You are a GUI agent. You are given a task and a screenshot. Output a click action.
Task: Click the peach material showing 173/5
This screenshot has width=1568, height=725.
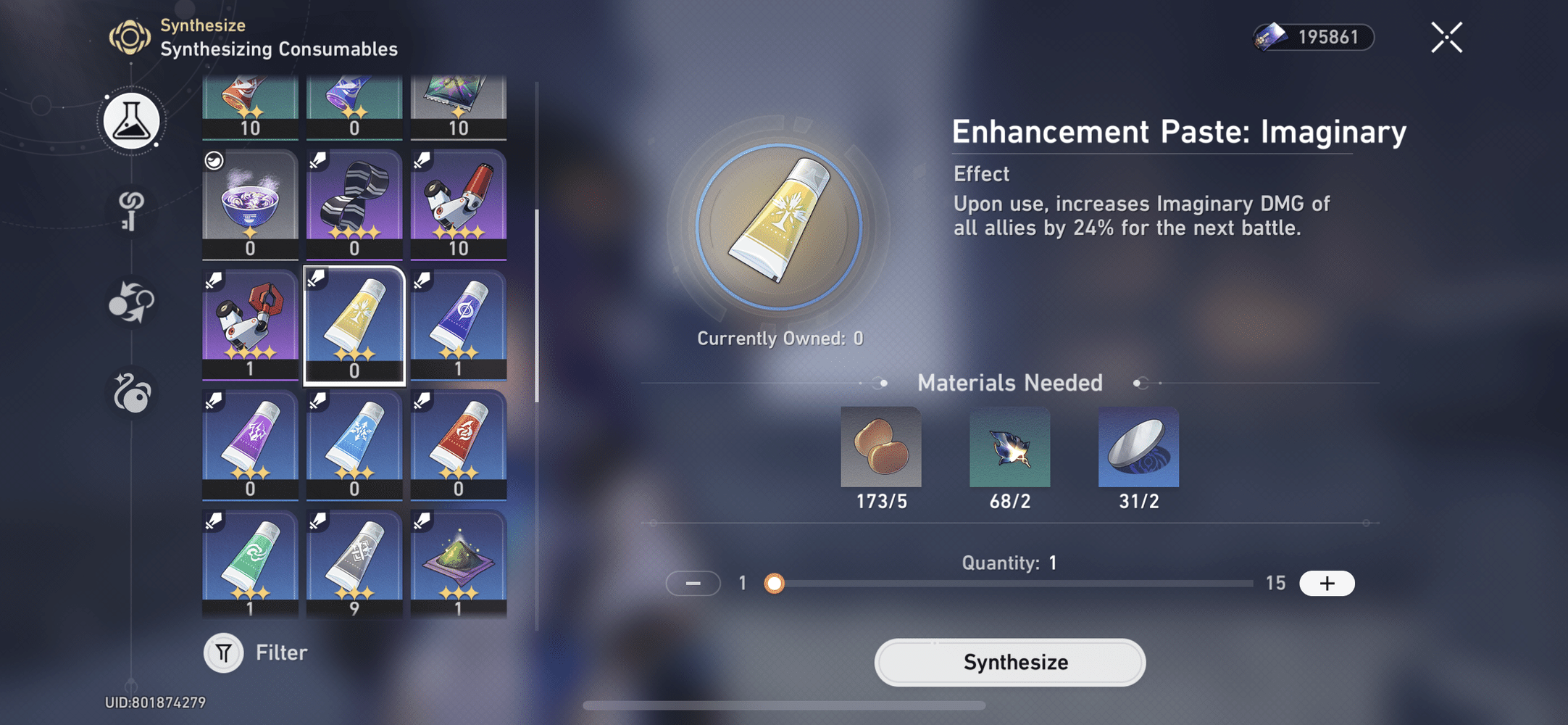881,447
